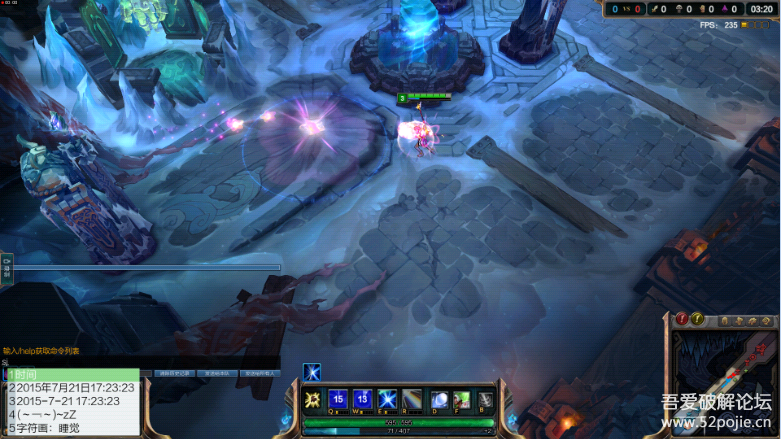Choose IME candidate 1 时间
This screenshot has height=439, width=781.
click(x=72, y=375)
